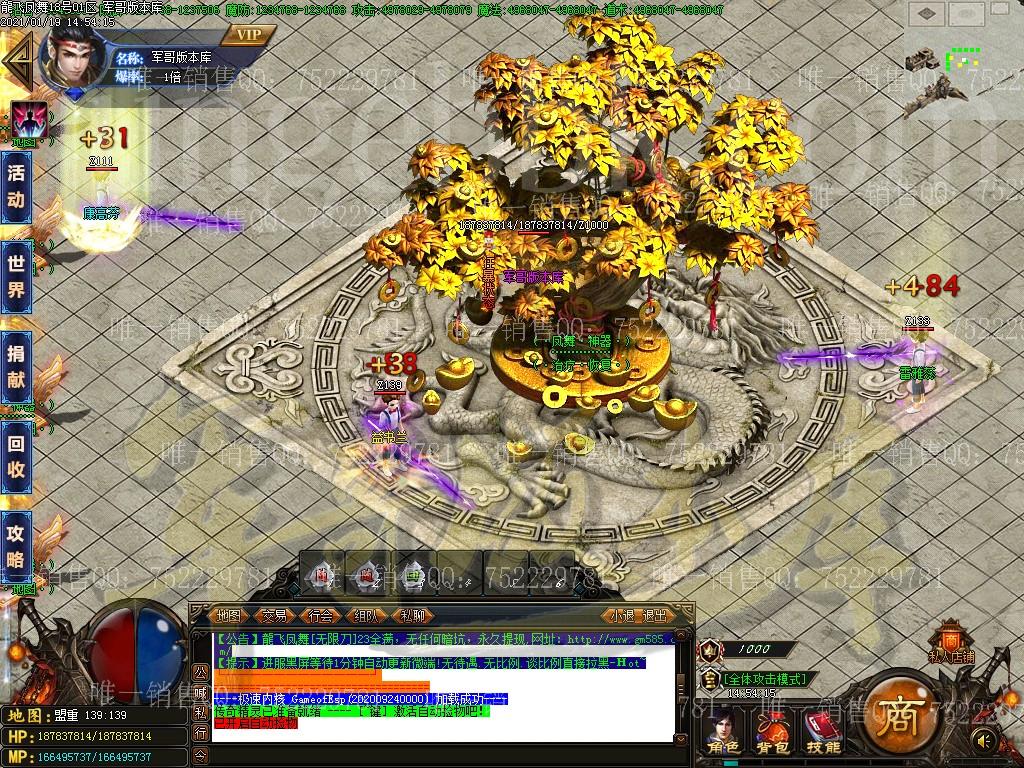Activate the glowing figure buff icon
The width and height of the screenshot is (1024, 768).
30,121
